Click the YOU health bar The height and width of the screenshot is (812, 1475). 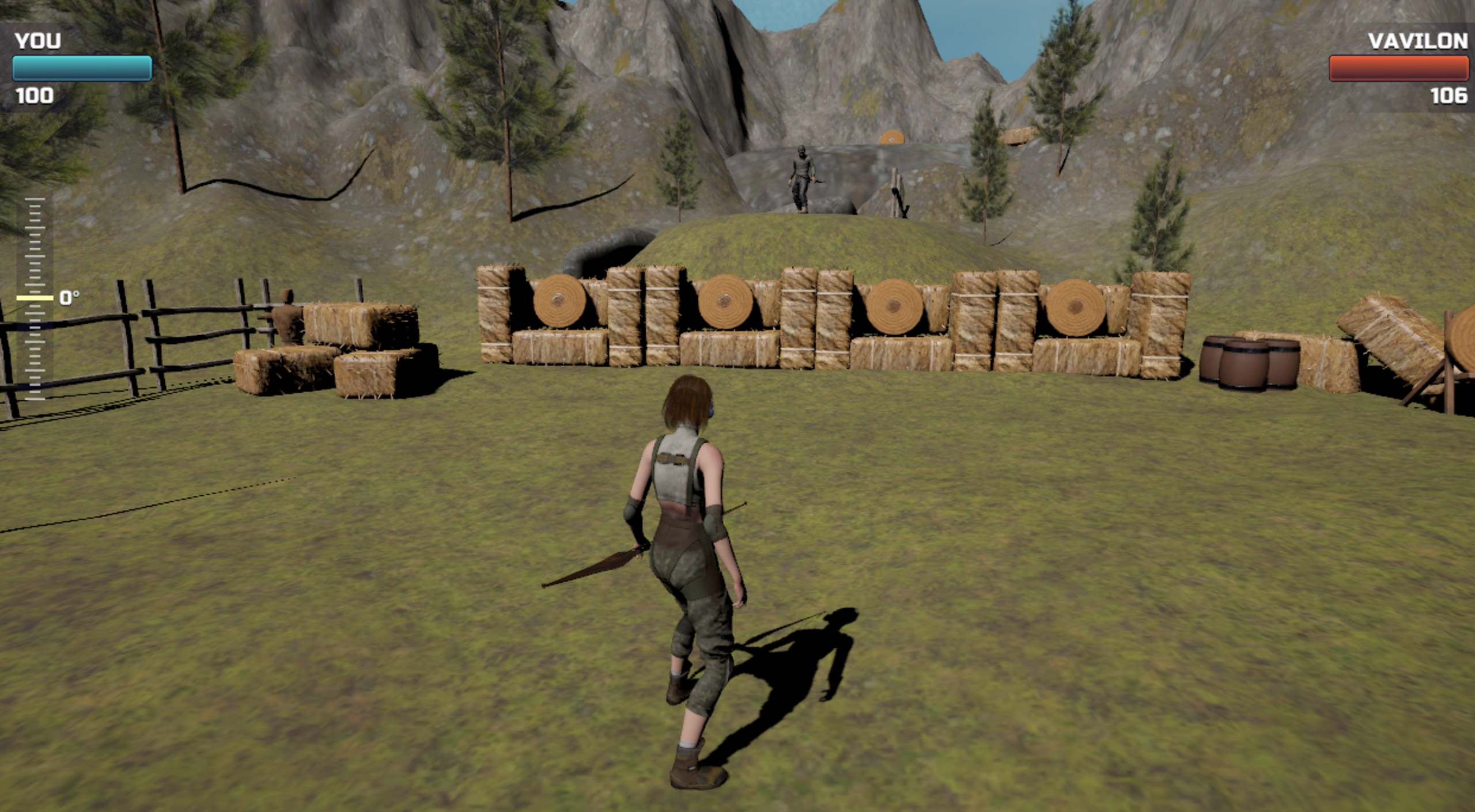click(x=81, y=67)
